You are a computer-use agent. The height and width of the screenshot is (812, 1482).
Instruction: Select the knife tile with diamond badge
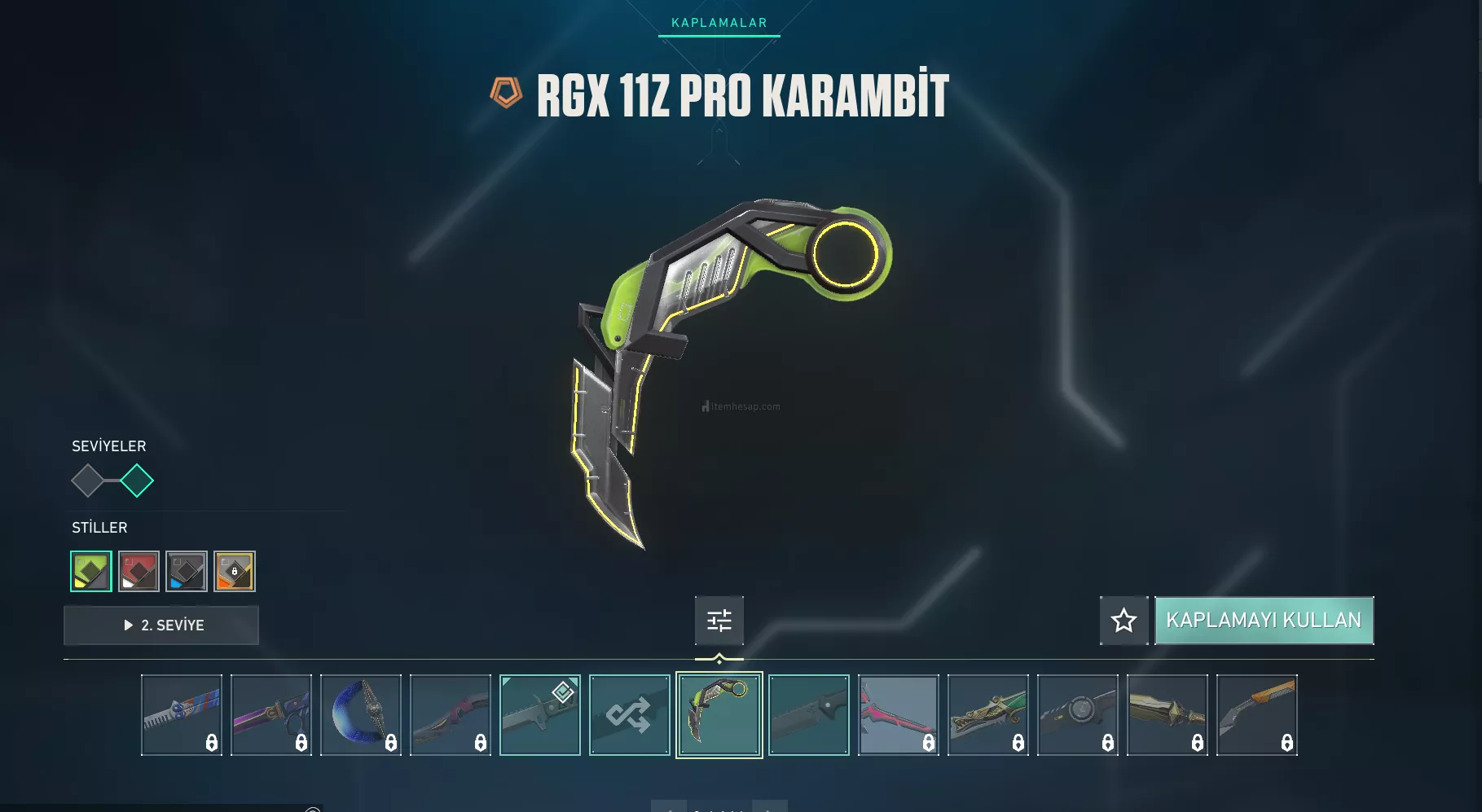coord(539,715)
